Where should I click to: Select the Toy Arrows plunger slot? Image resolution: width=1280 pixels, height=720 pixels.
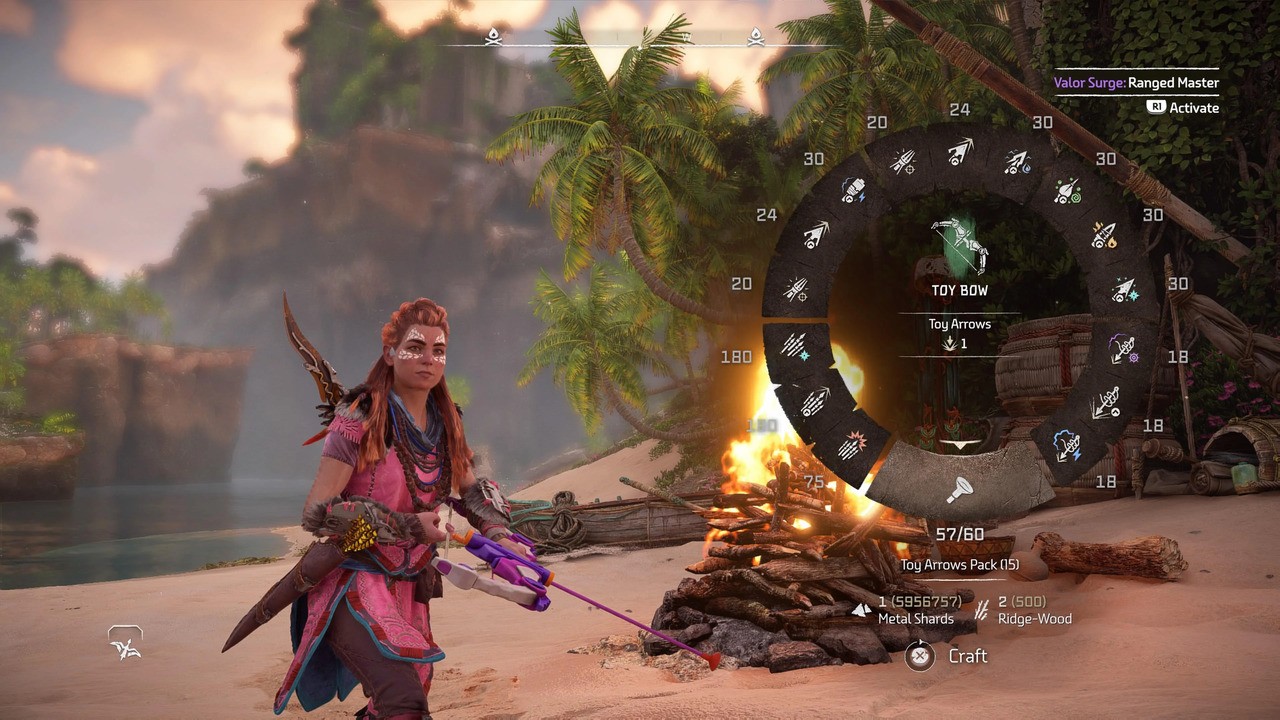[960, 489]
